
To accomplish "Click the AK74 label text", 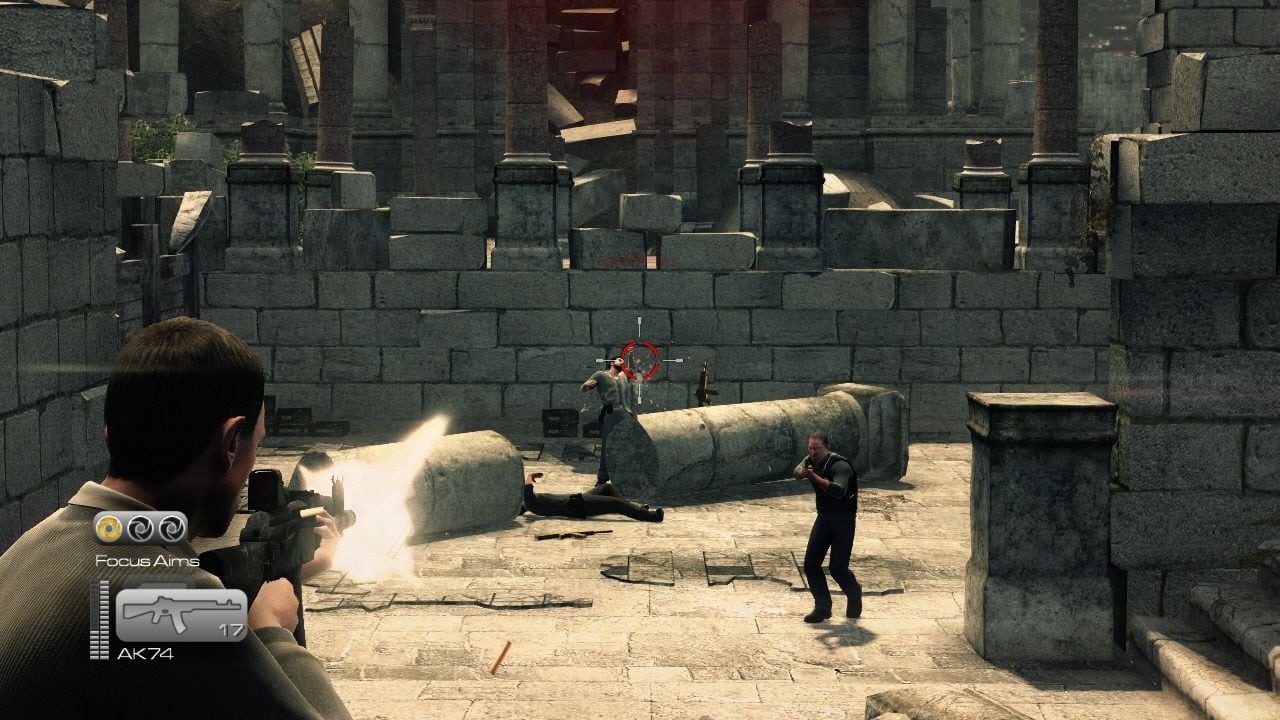I will click(147, 652).
